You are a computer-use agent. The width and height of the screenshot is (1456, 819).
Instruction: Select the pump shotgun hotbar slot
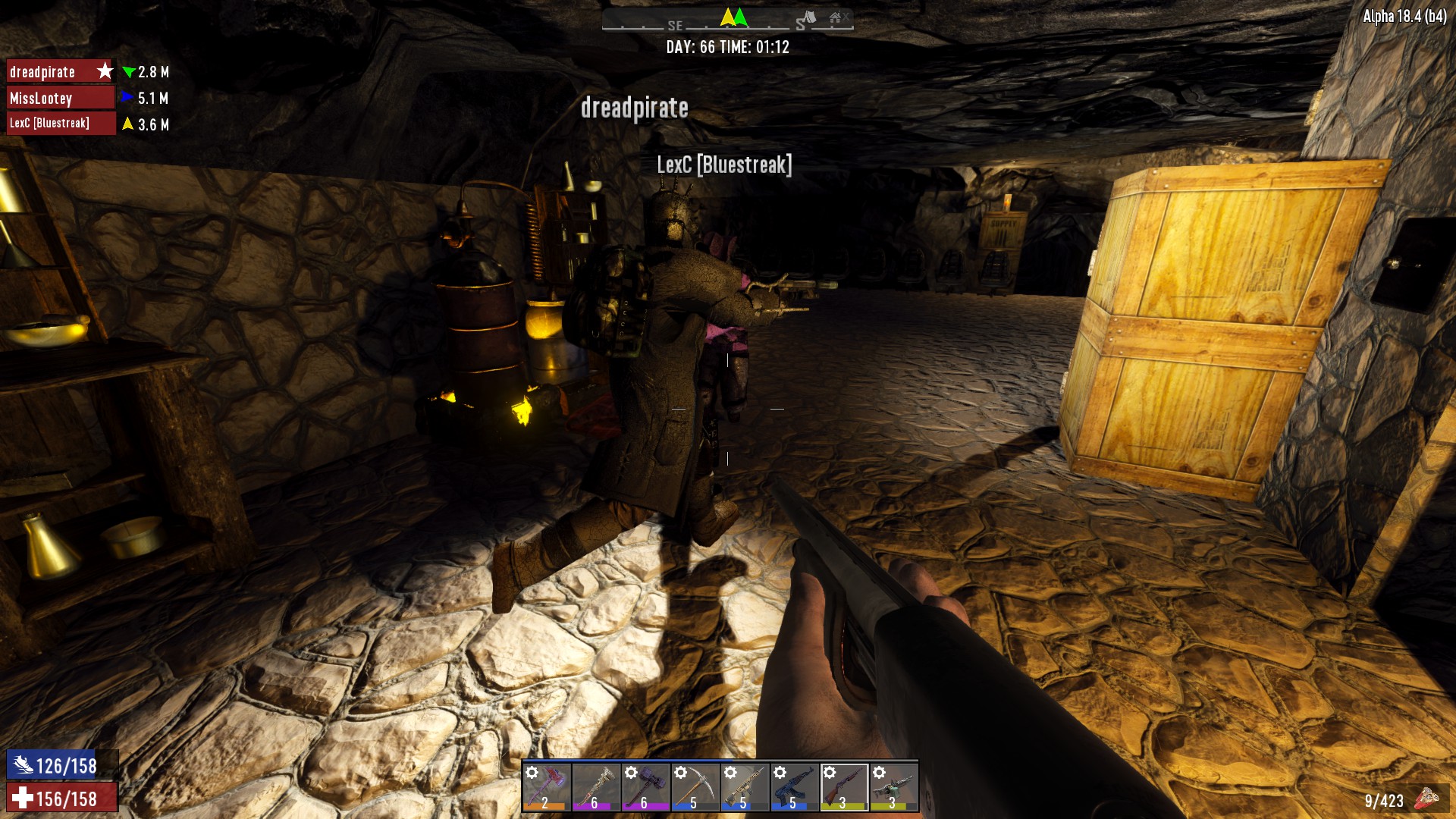click(x=843, y=786)
